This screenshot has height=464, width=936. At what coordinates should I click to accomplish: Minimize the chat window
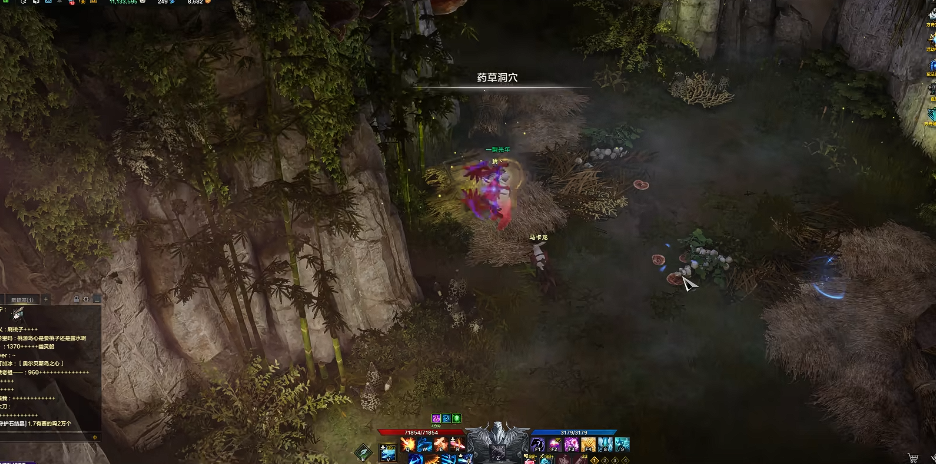pos(96,299)
